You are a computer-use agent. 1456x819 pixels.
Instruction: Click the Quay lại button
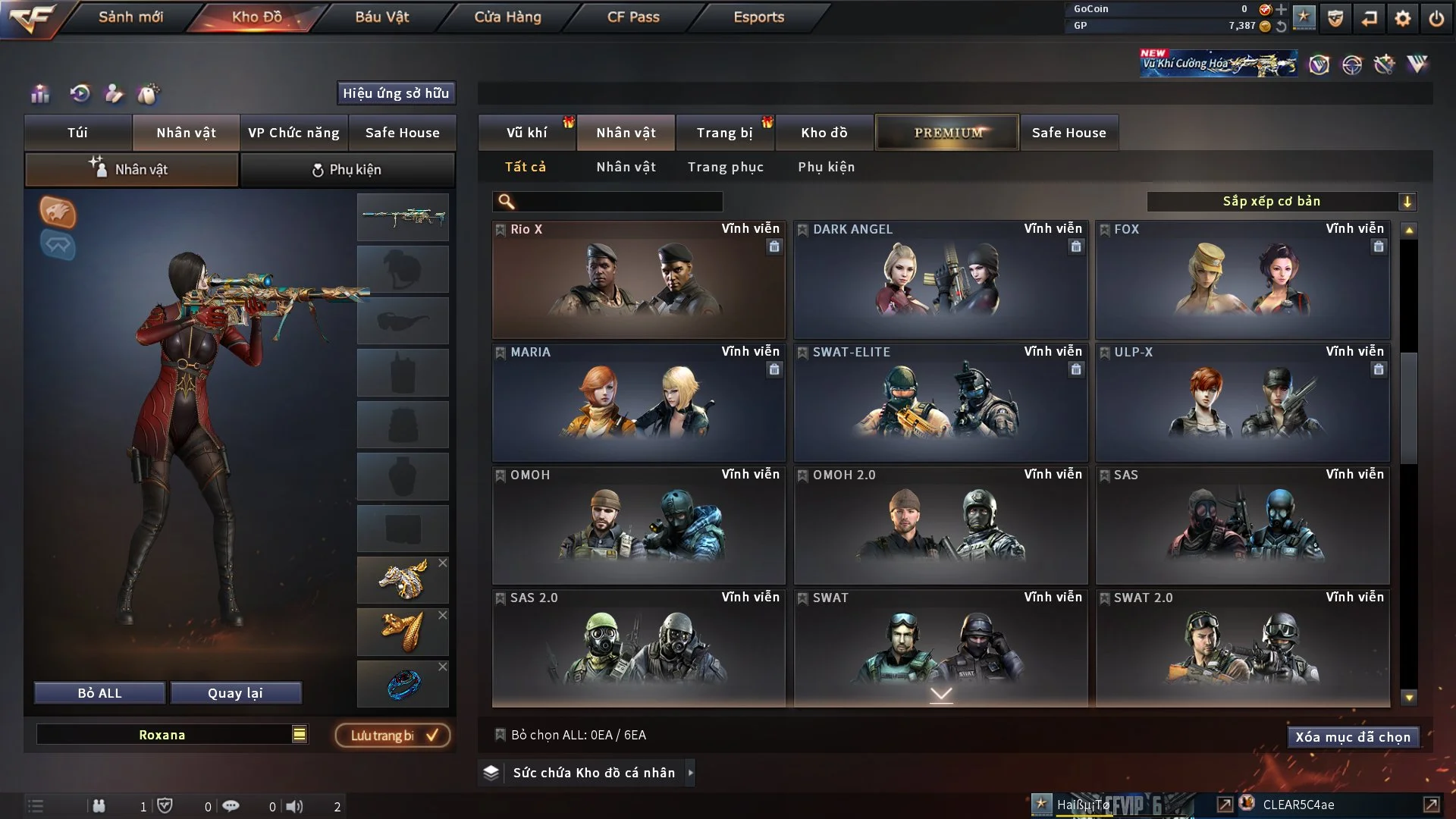coord(235,693)
